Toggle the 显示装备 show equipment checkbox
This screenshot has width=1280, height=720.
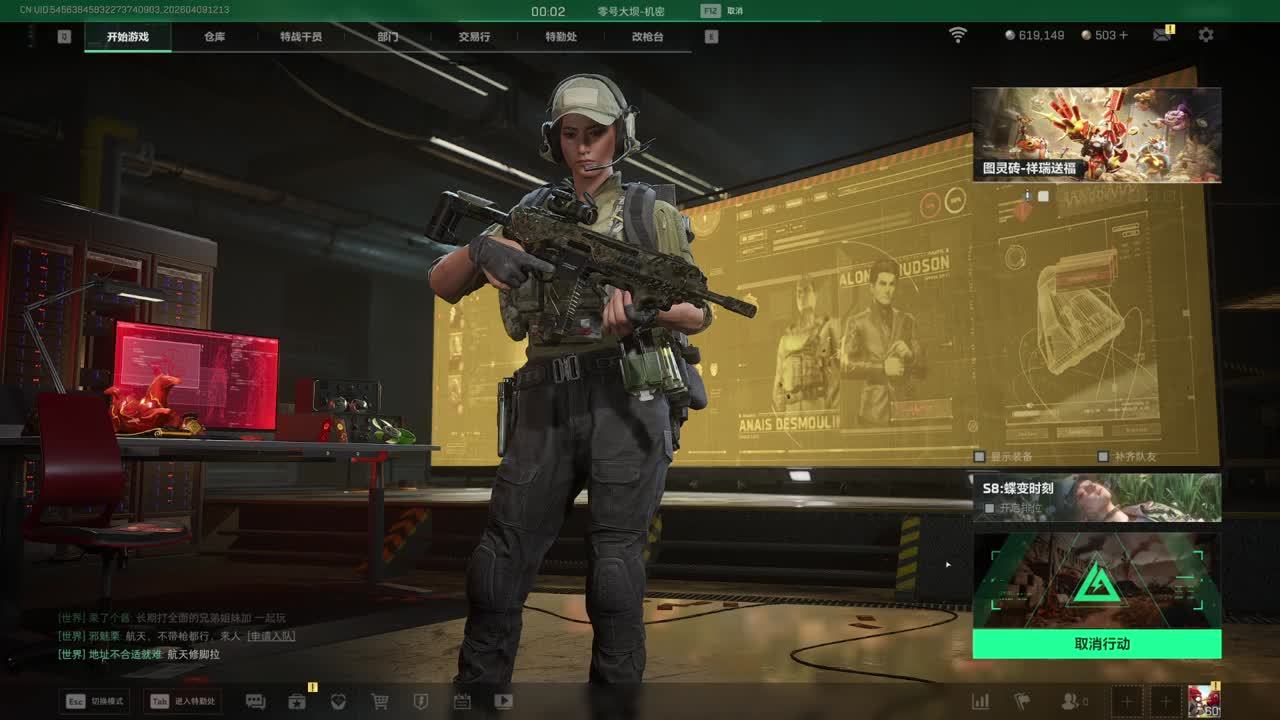[x=980, y=456]
